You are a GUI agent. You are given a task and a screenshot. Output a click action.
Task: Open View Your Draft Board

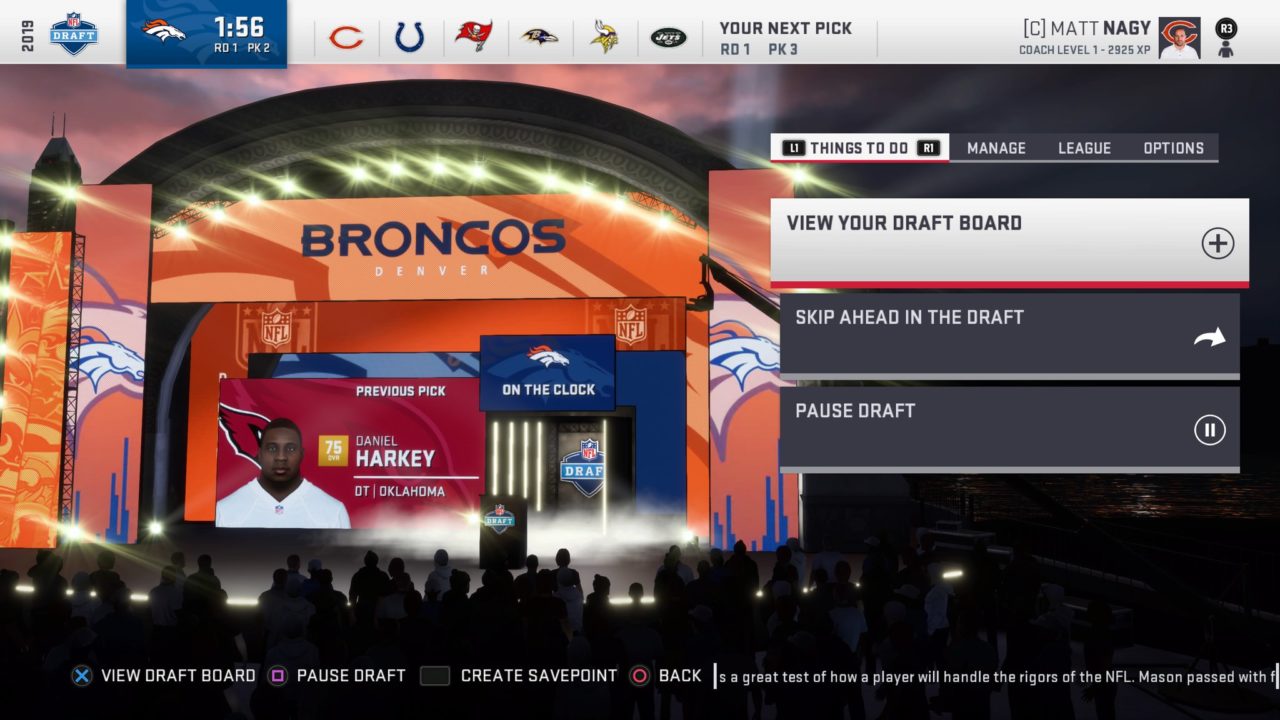click(x=1009, y=241)
